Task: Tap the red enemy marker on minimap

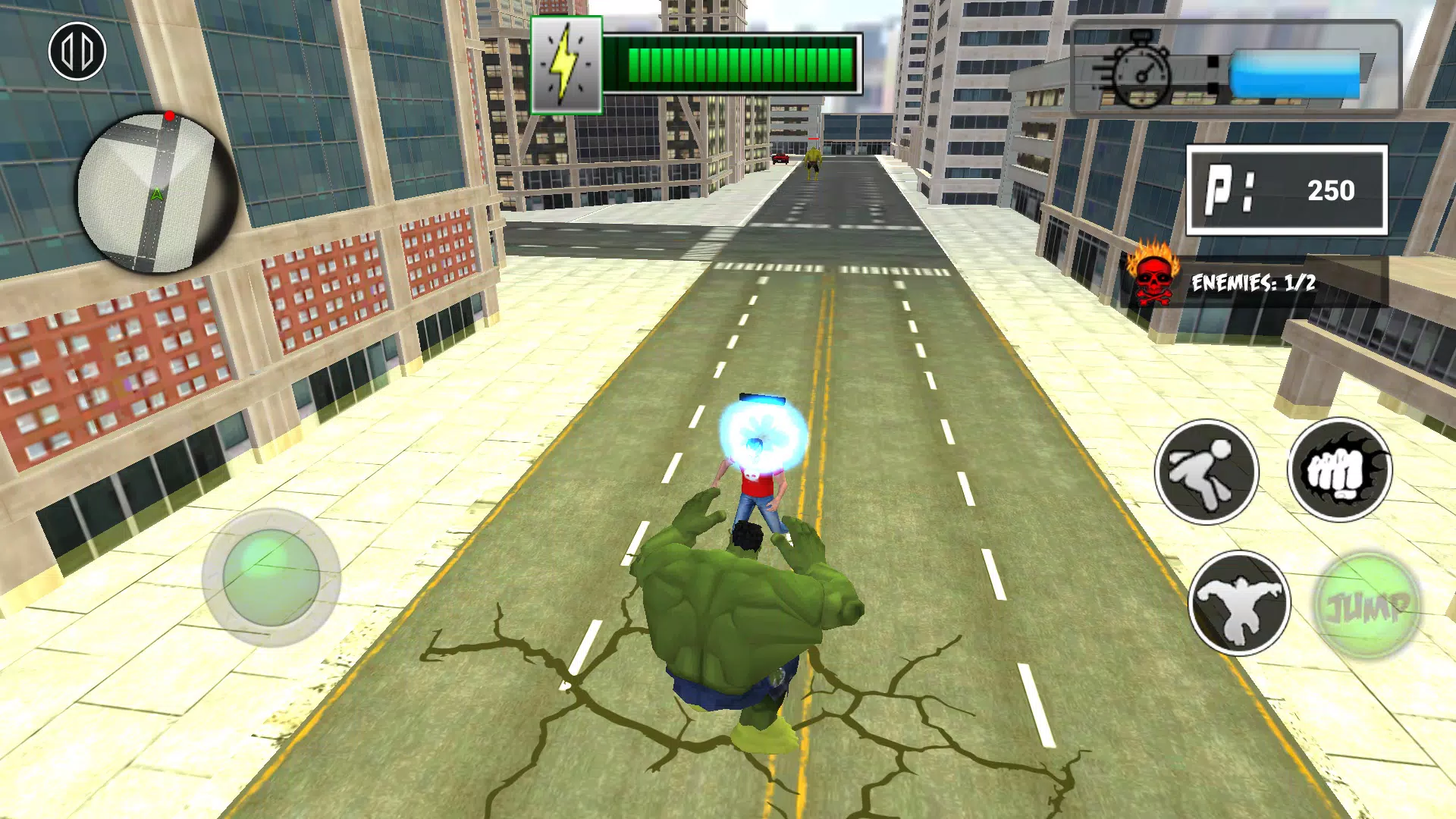Action: click(170, 114)
